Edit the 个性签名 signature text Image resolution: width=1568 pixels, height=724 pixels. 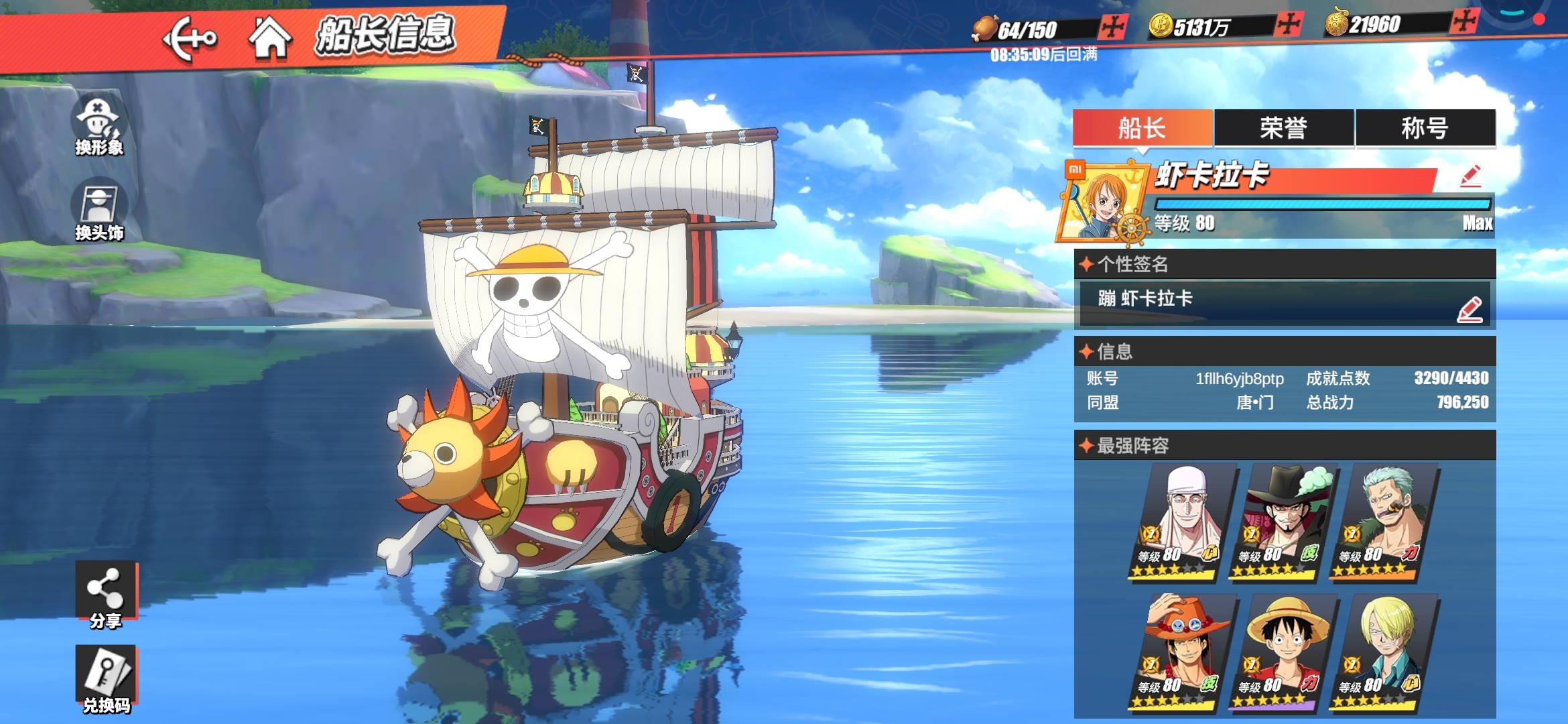click(1469, 310)
